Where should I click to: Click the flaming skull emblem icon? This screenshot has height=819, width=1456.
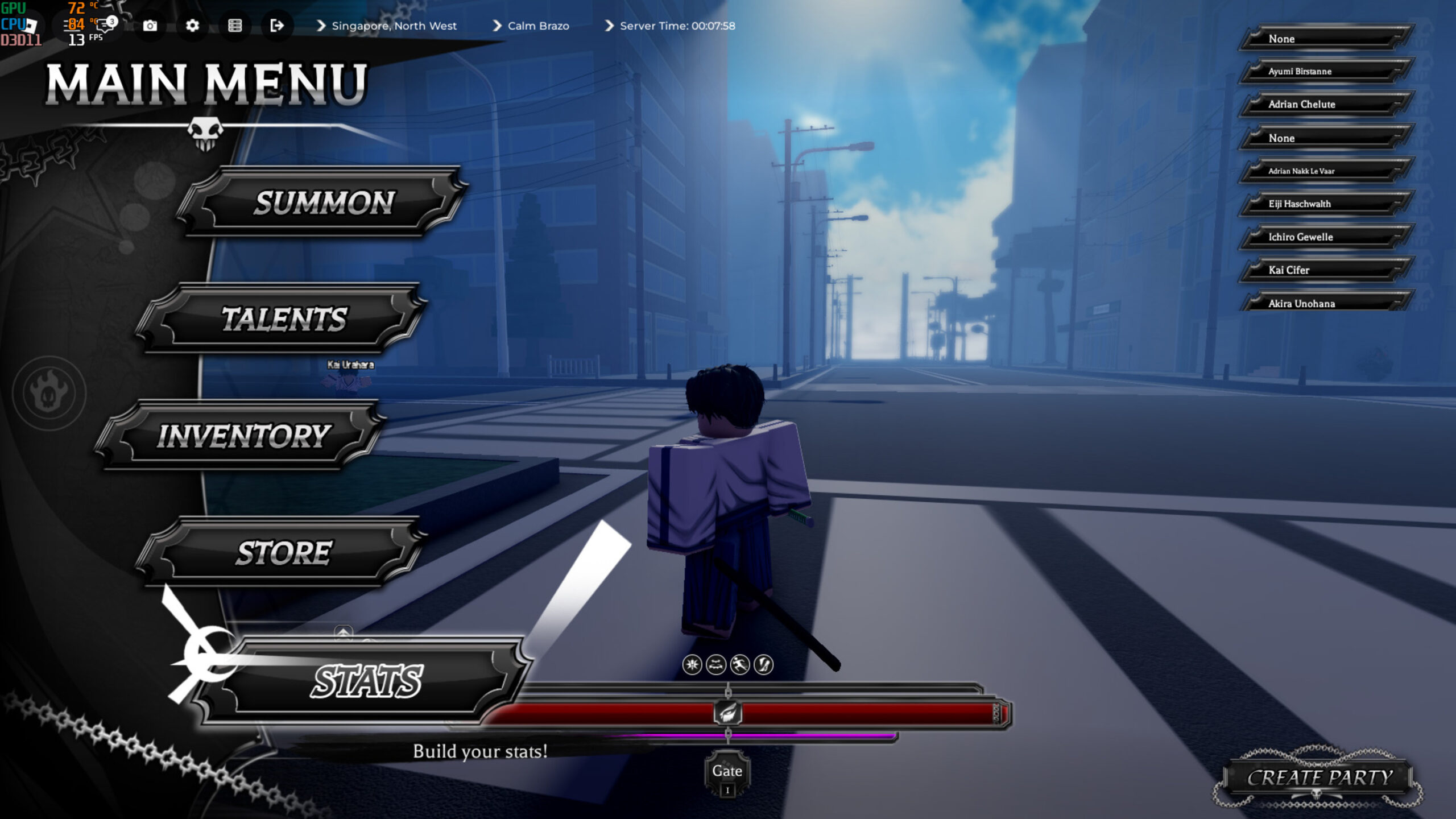49,392
